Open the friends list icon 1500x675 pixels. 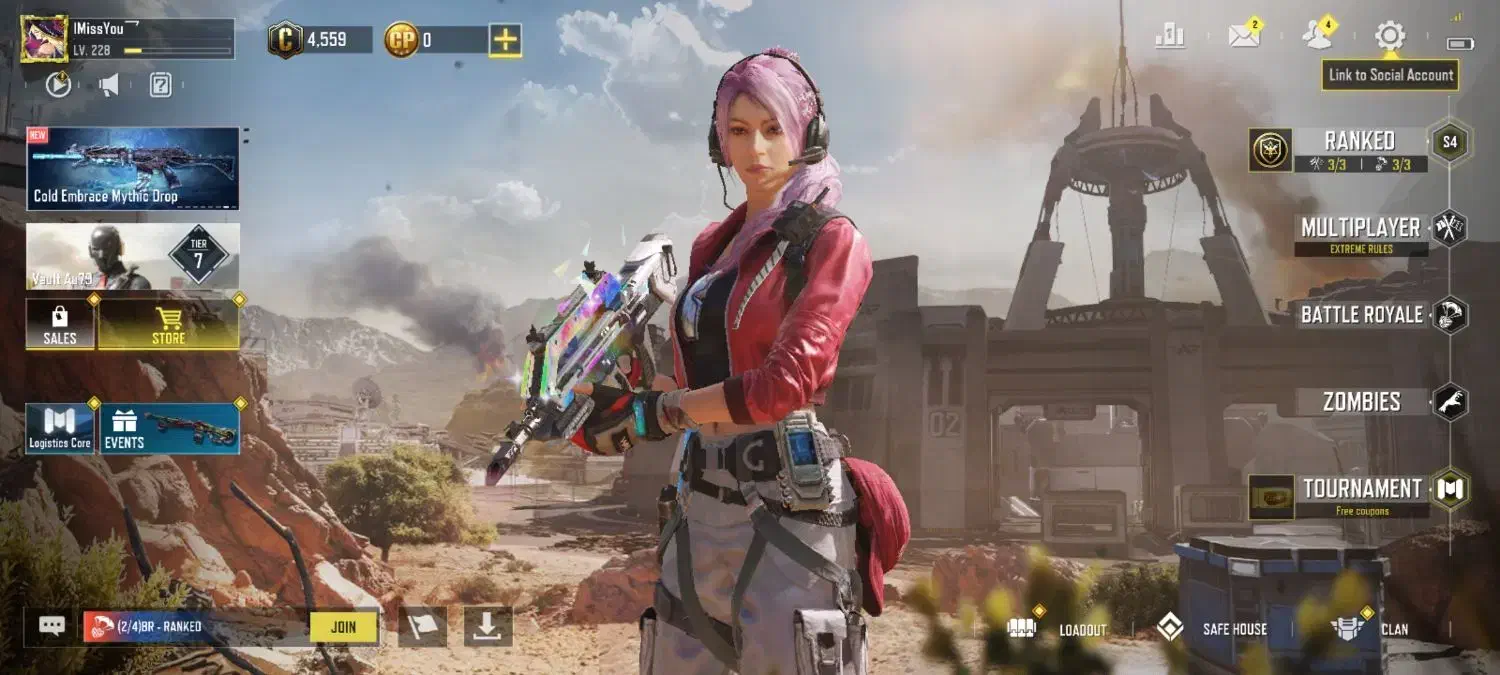click(x=1317, y=37)
